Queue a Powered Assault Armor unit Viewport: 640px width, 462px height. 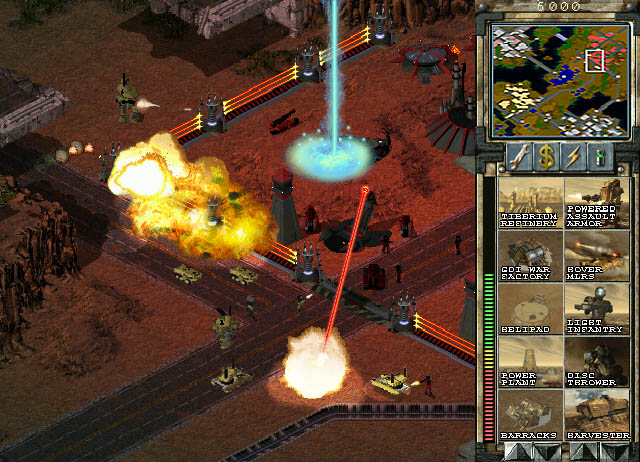coord(597,204)
